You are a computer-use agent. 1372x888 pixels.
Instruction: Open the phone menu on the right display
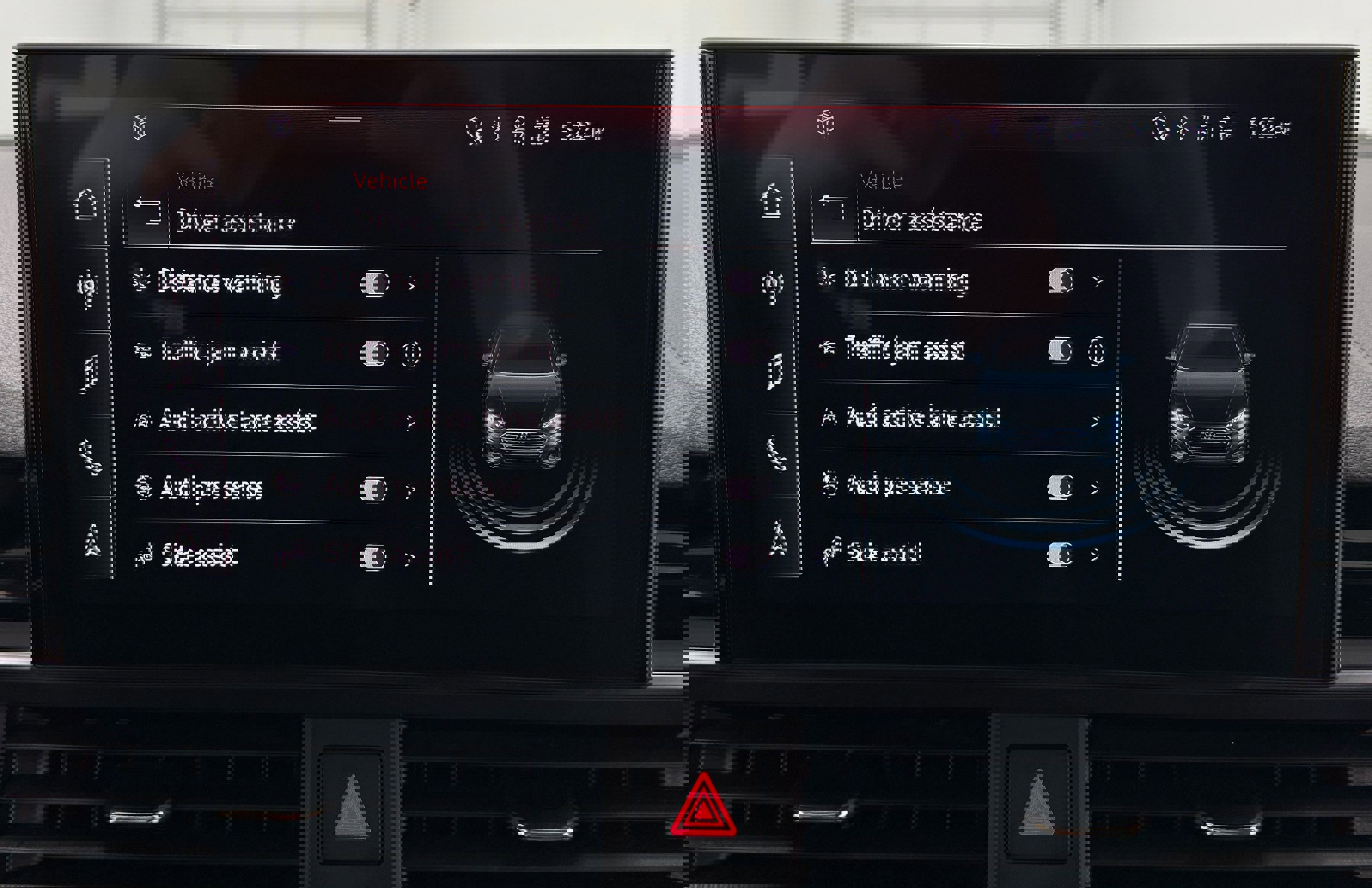pos(776,453)
